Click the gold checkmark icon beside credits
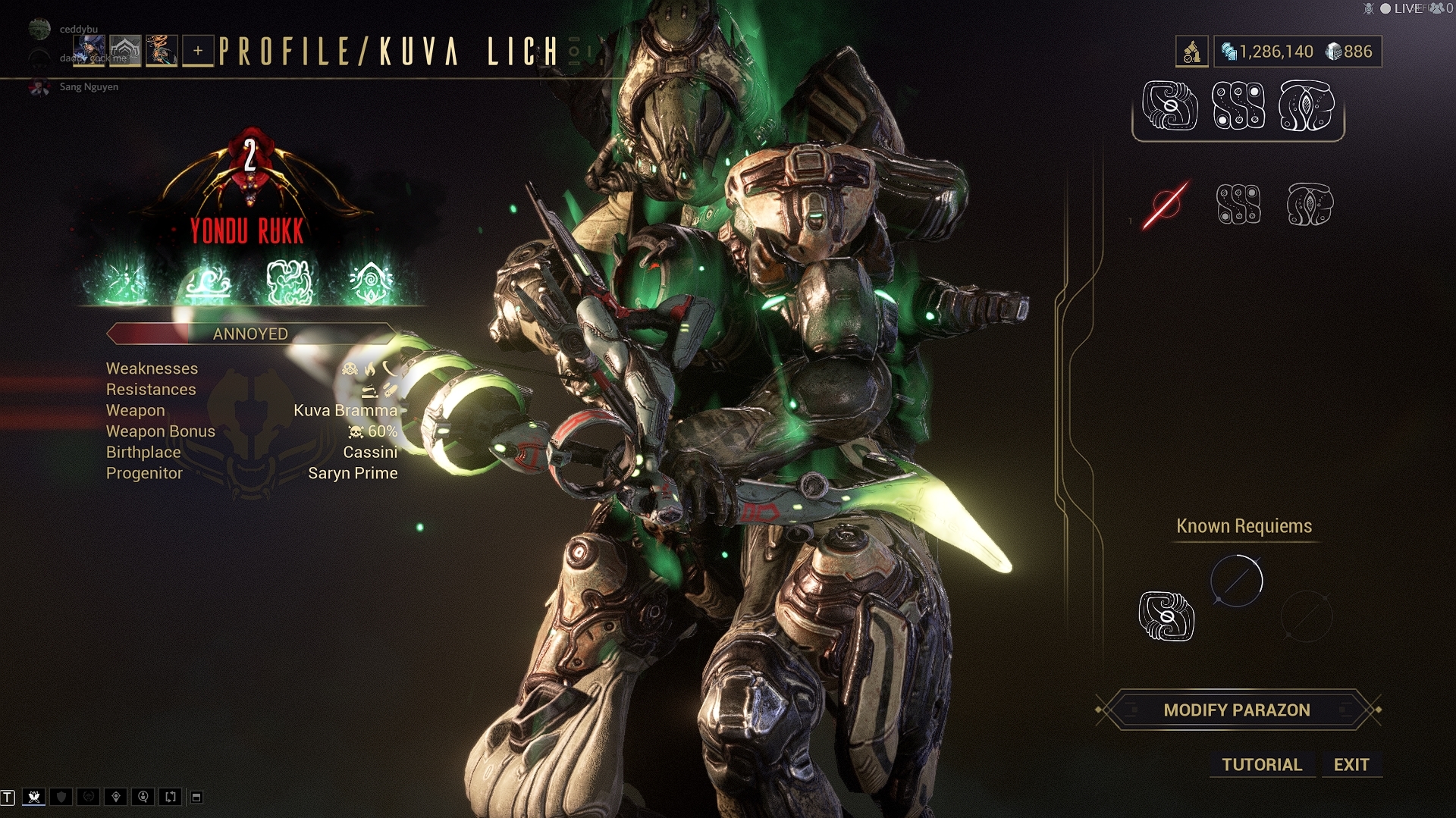This screenshot has width=1456, height=818. 1191,52
